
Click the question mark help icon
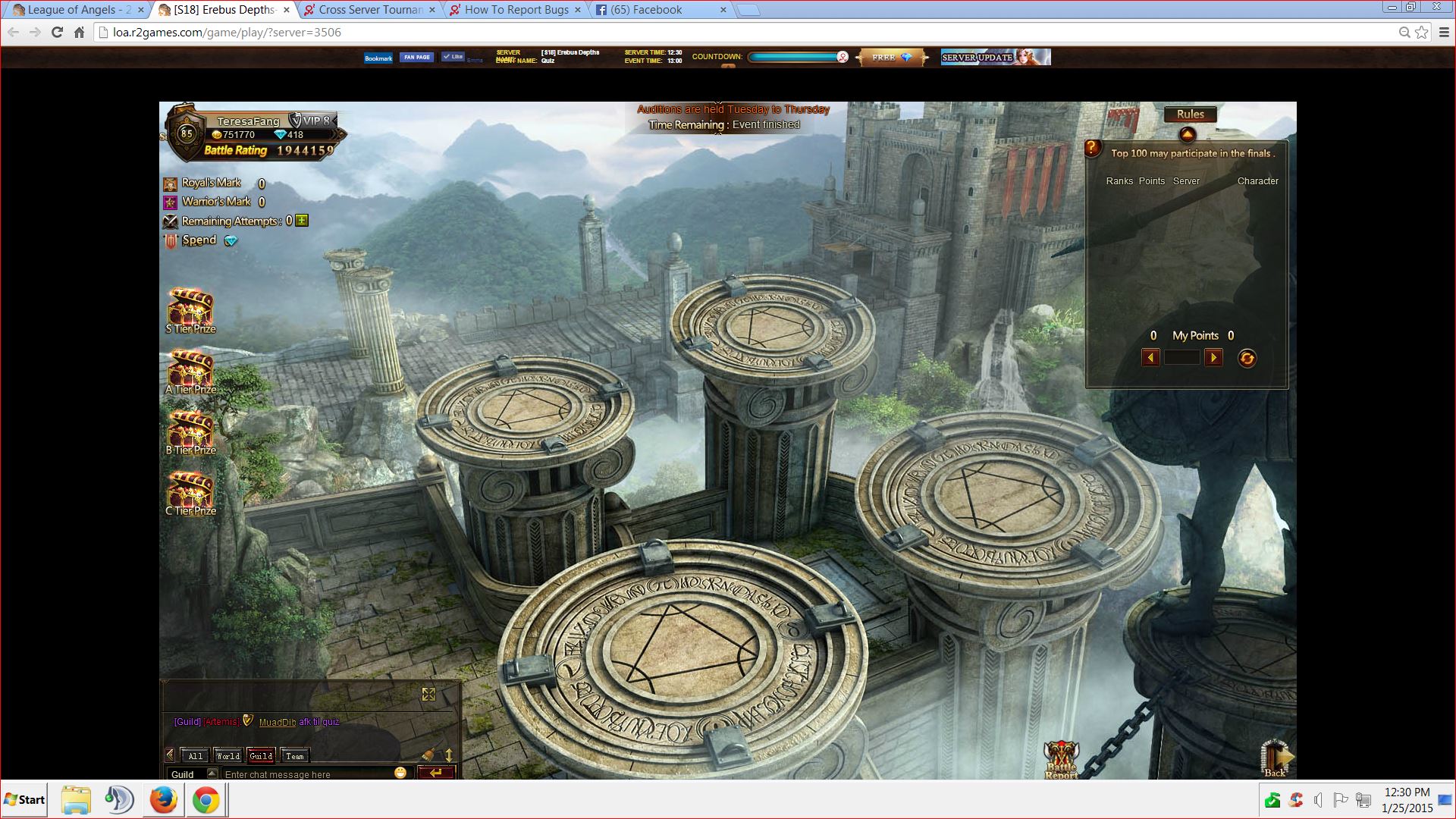(1092, 149)
